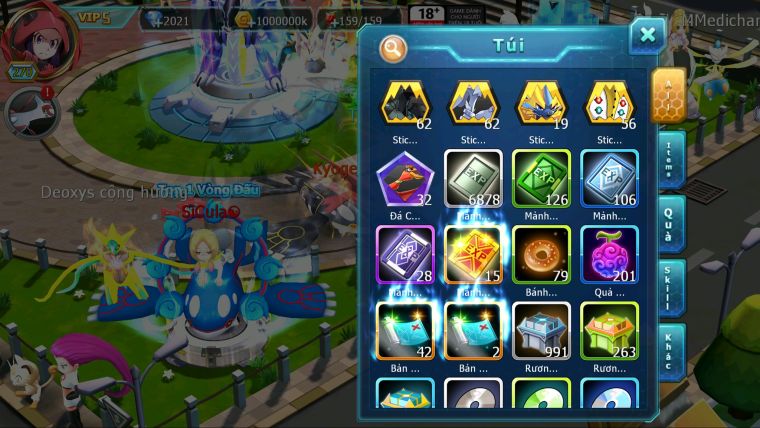
Task: Select the purple card item with 28
Action: (x=405, y=254)
